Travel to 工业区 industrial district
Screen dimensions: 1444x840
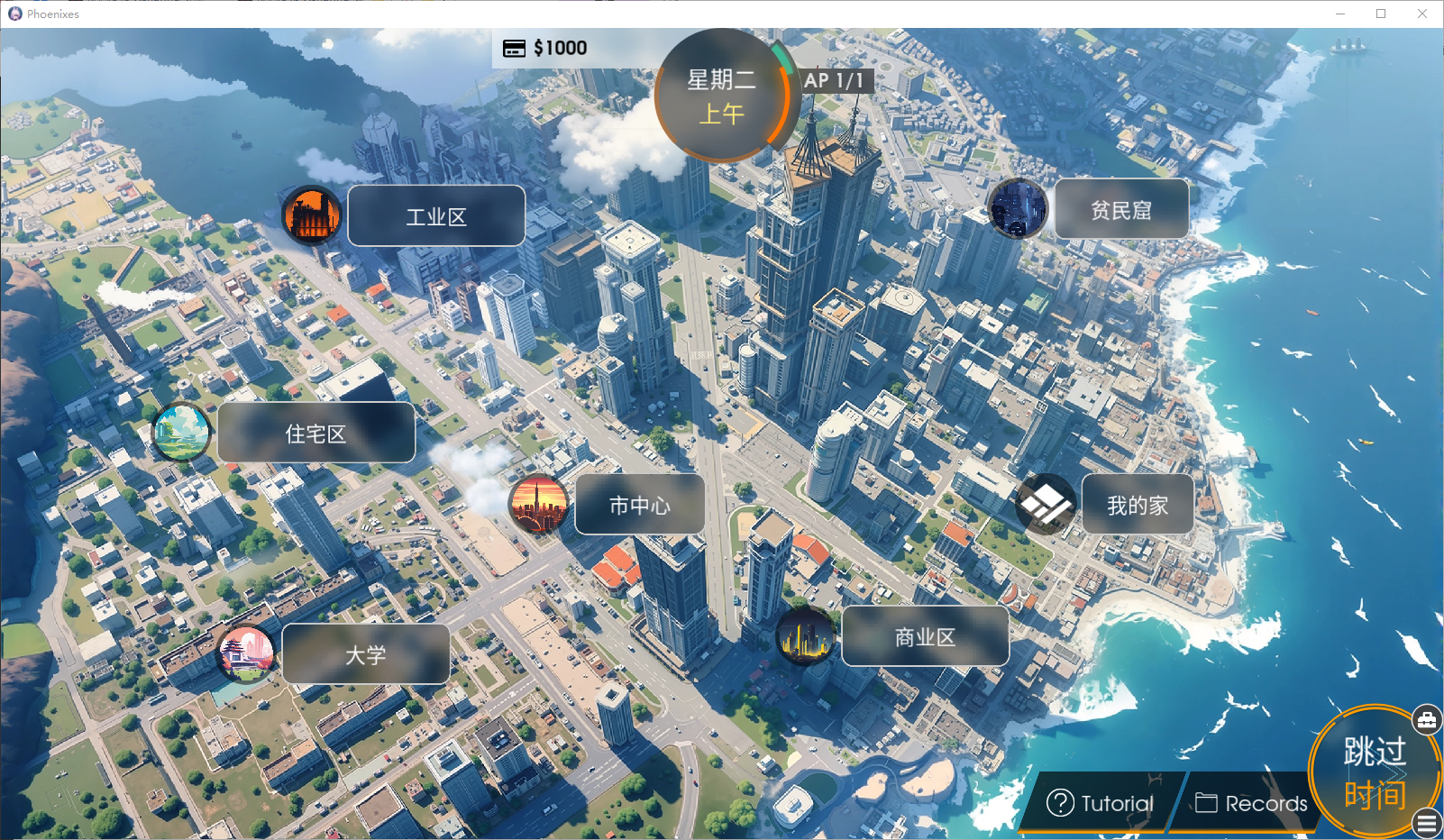pyautogui.click(x=436, y=216)
